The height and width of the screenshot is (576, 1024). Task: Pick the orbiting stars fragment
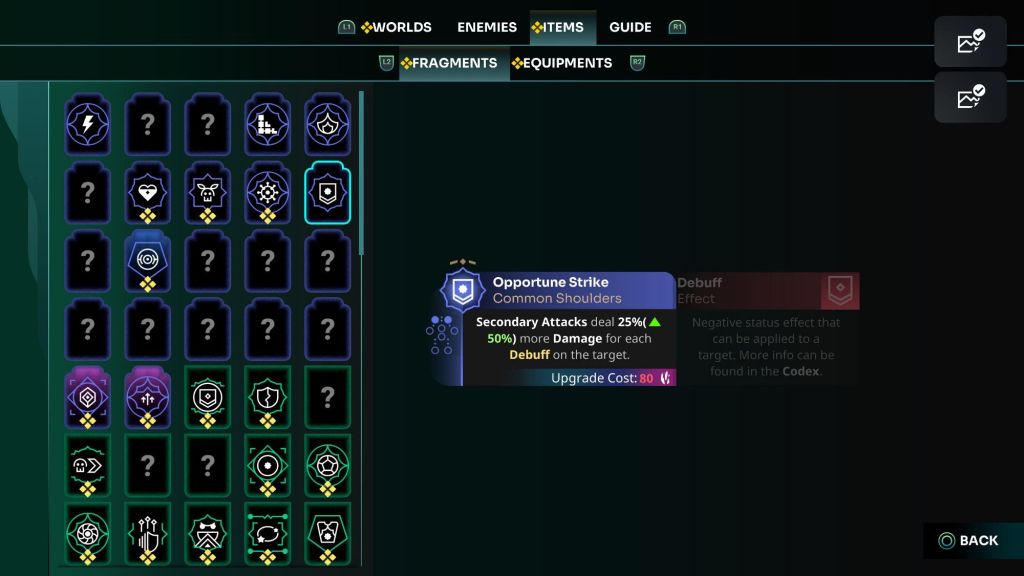[x=267, y=530]
